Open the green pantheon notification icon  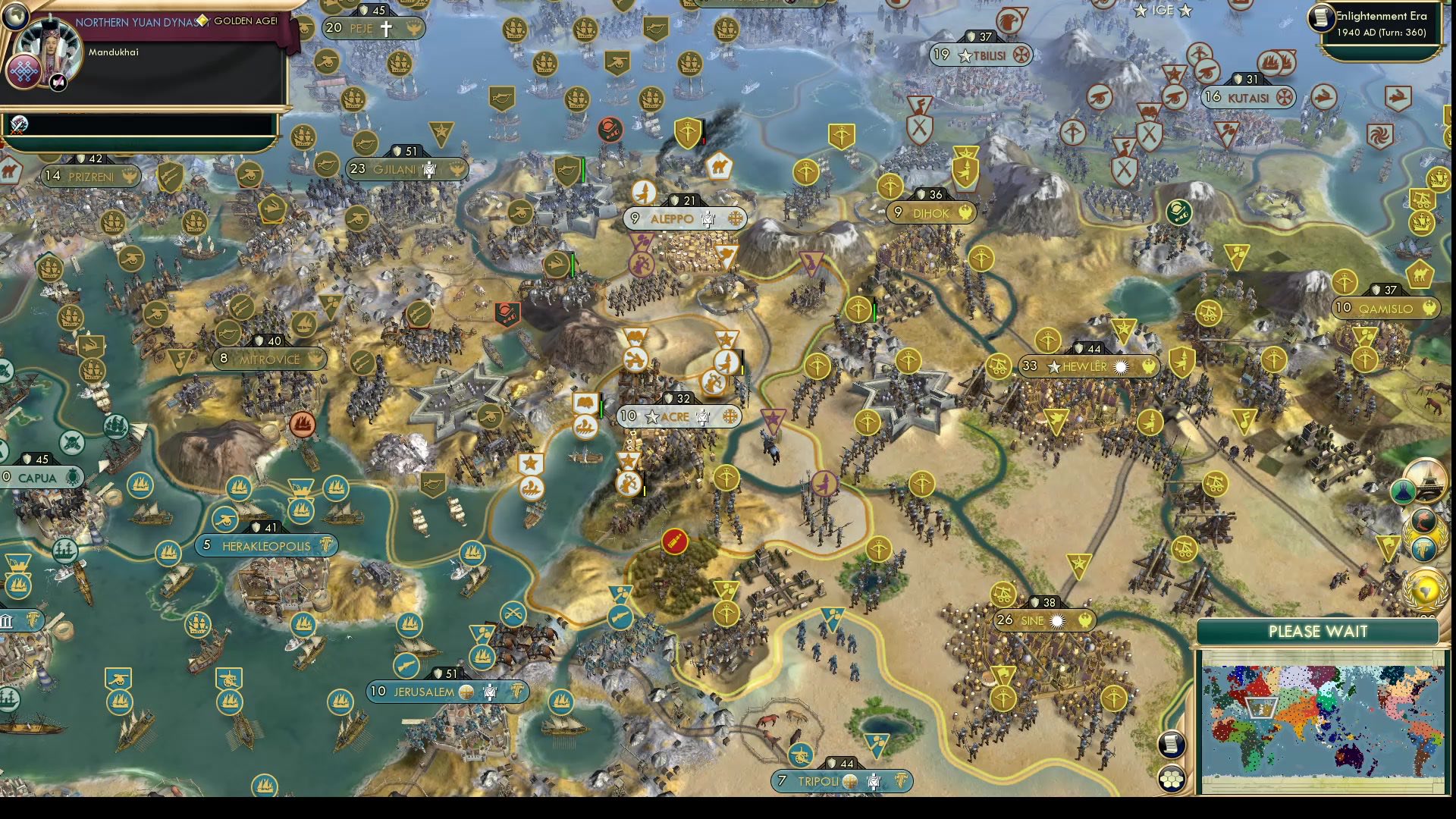pyautogui.click(x=1404, y=492)
